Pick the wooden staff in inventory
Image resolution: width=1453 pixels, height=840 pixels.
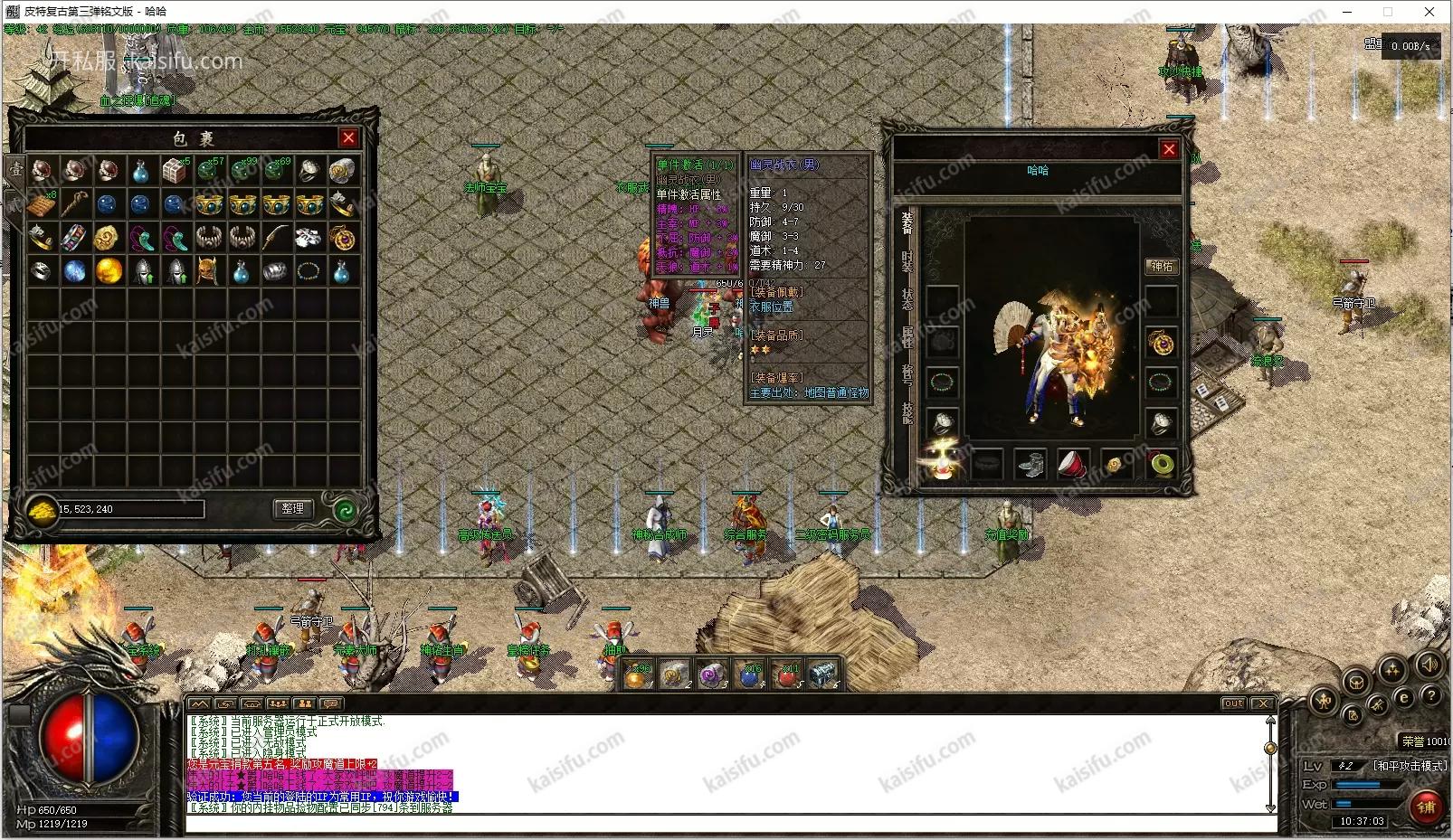coord(75,204)
